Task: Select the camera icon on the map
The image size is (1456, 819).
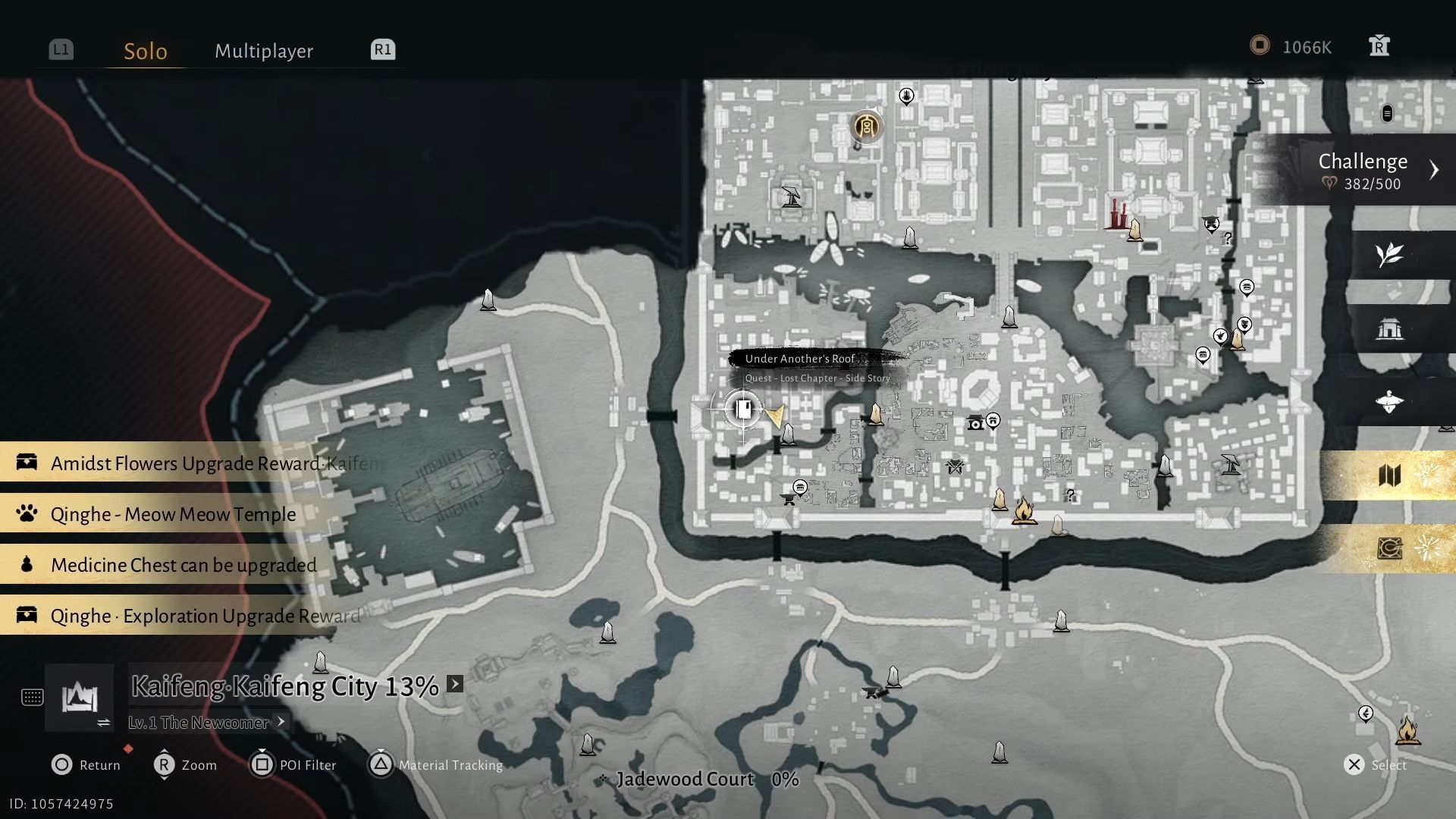Action: [x=977, y=422]
